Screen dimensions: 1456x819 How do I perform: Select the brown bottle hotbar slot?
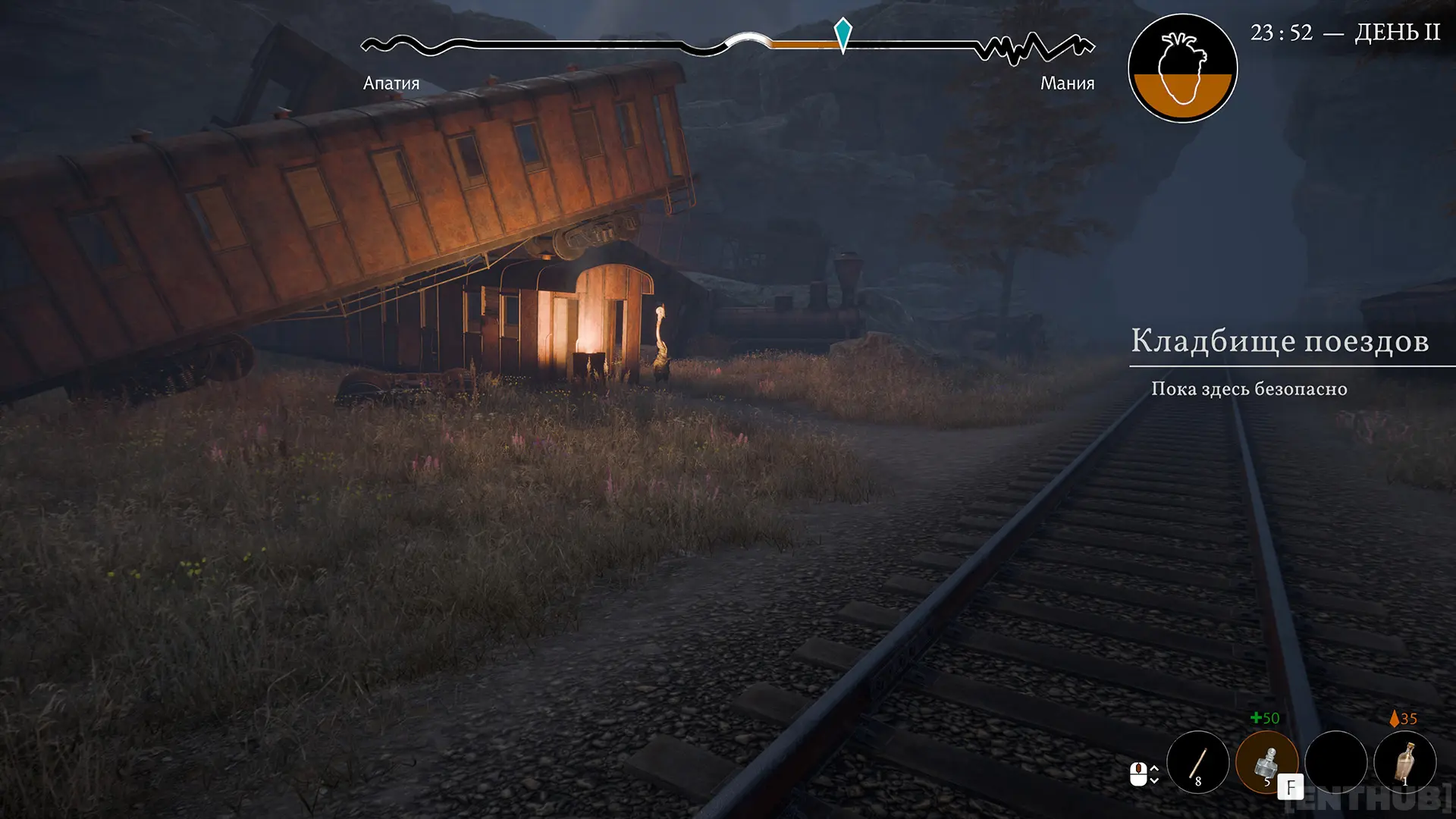point(1405,762)
